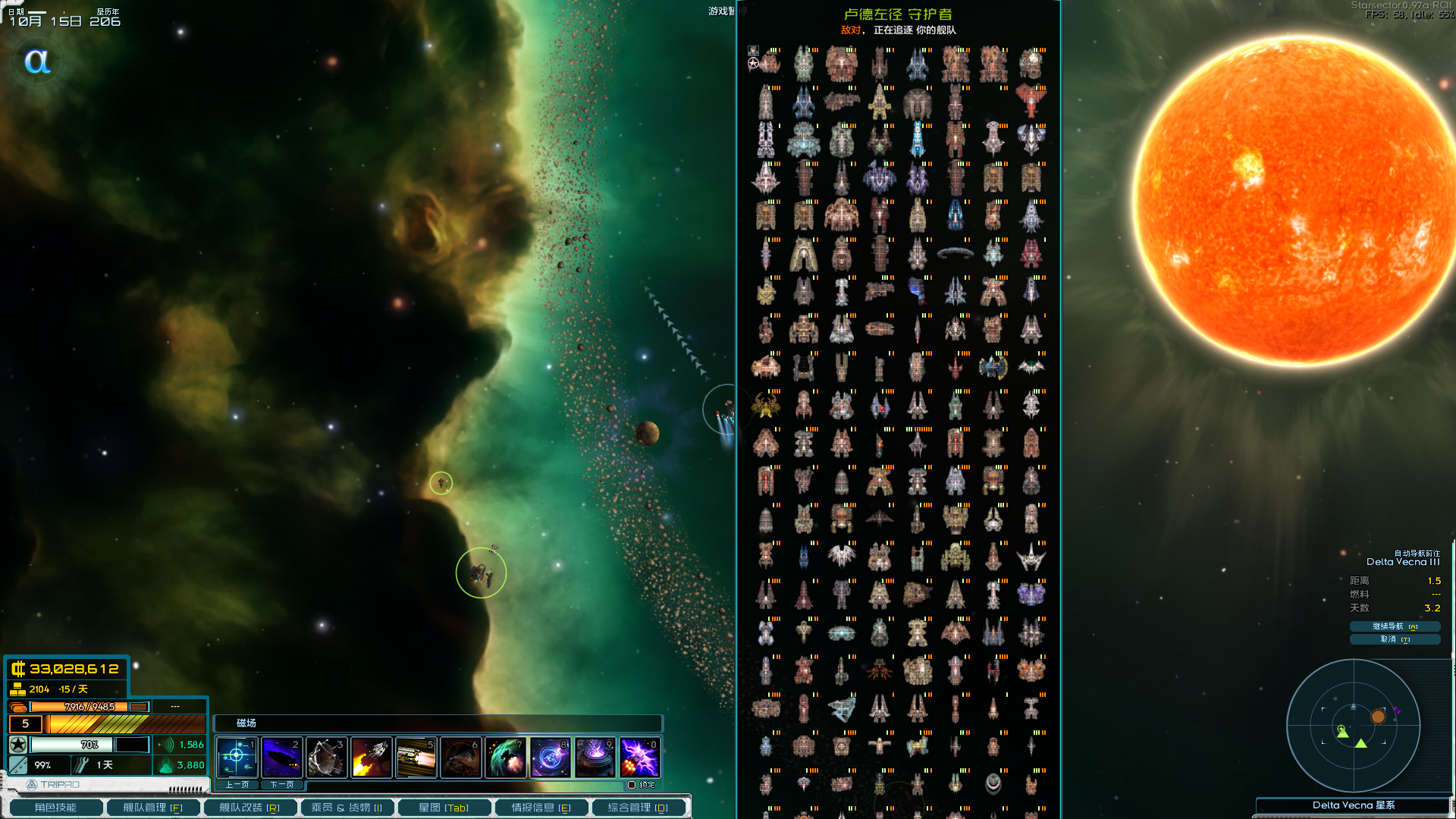The height and width of the screenshot is (819, 1456).
Task: Open the 舰队管理 fleet management screen
Action: 152,808
